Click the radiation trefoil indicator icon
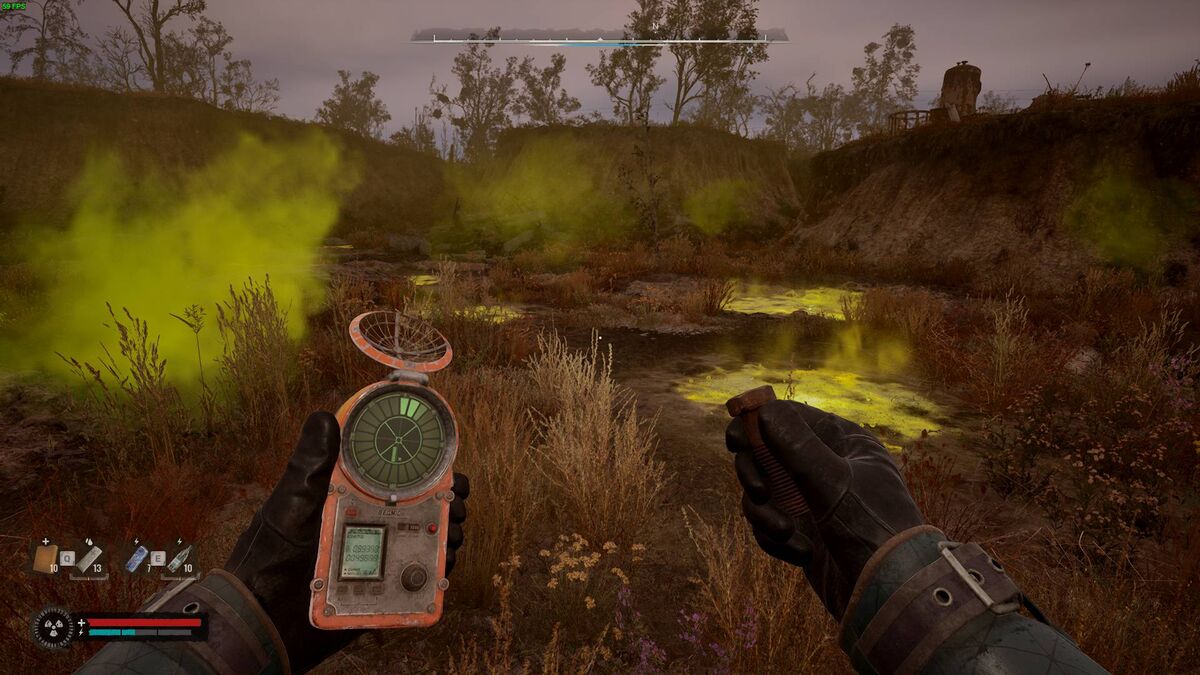This screenshot has height=675, width=1200. (52, 628)
